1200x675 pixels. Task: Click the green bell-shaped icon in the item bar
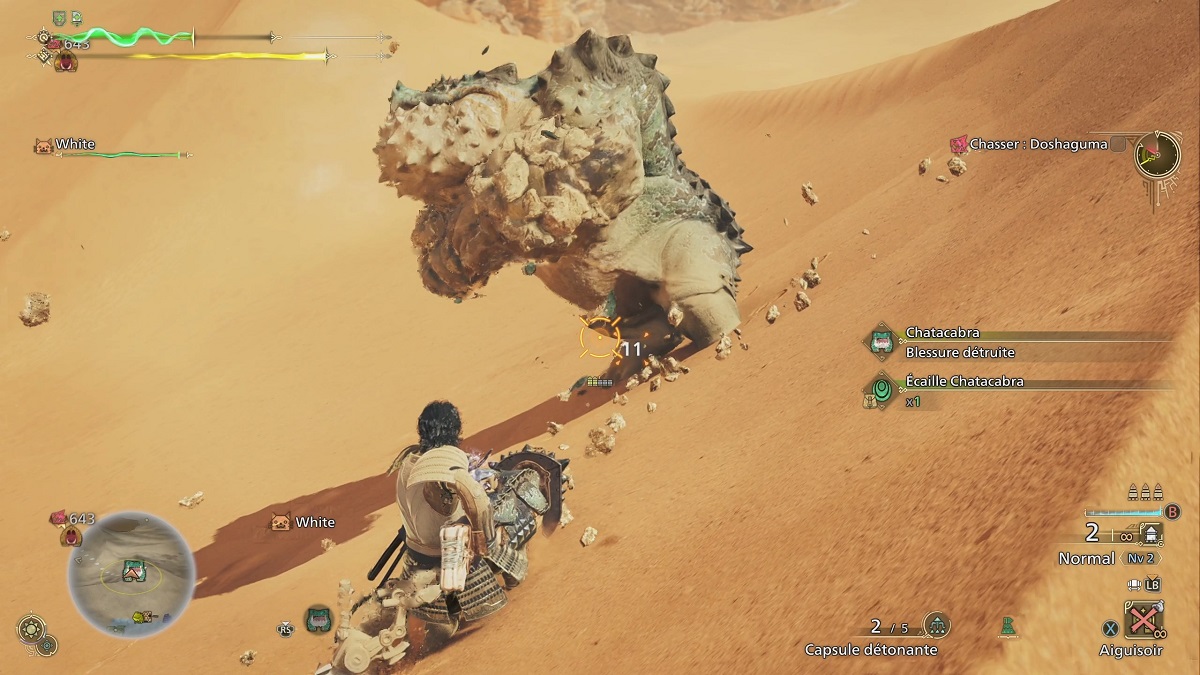(1010, 627)
